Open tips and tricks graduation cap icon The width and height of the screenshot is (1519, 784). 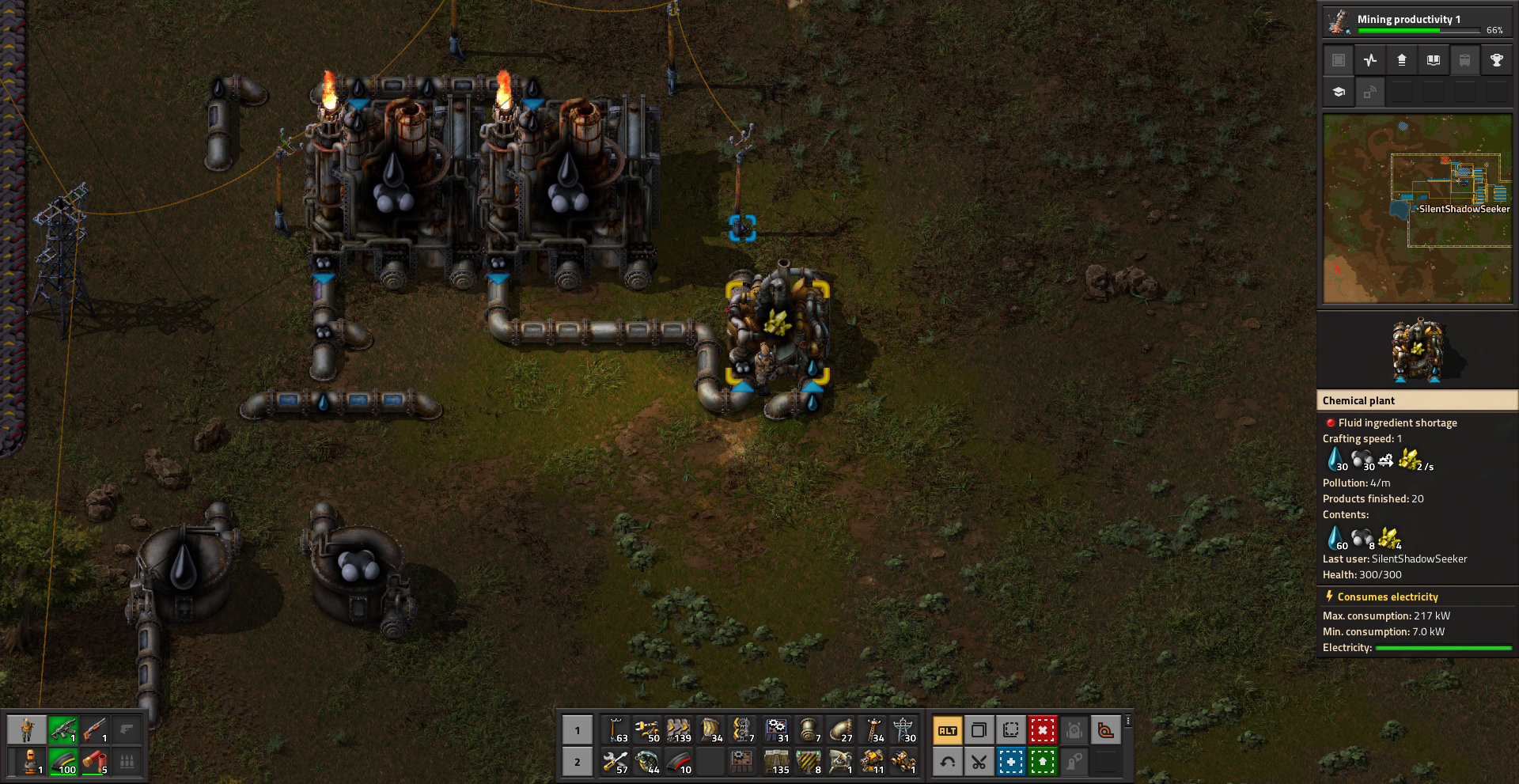1339,92
